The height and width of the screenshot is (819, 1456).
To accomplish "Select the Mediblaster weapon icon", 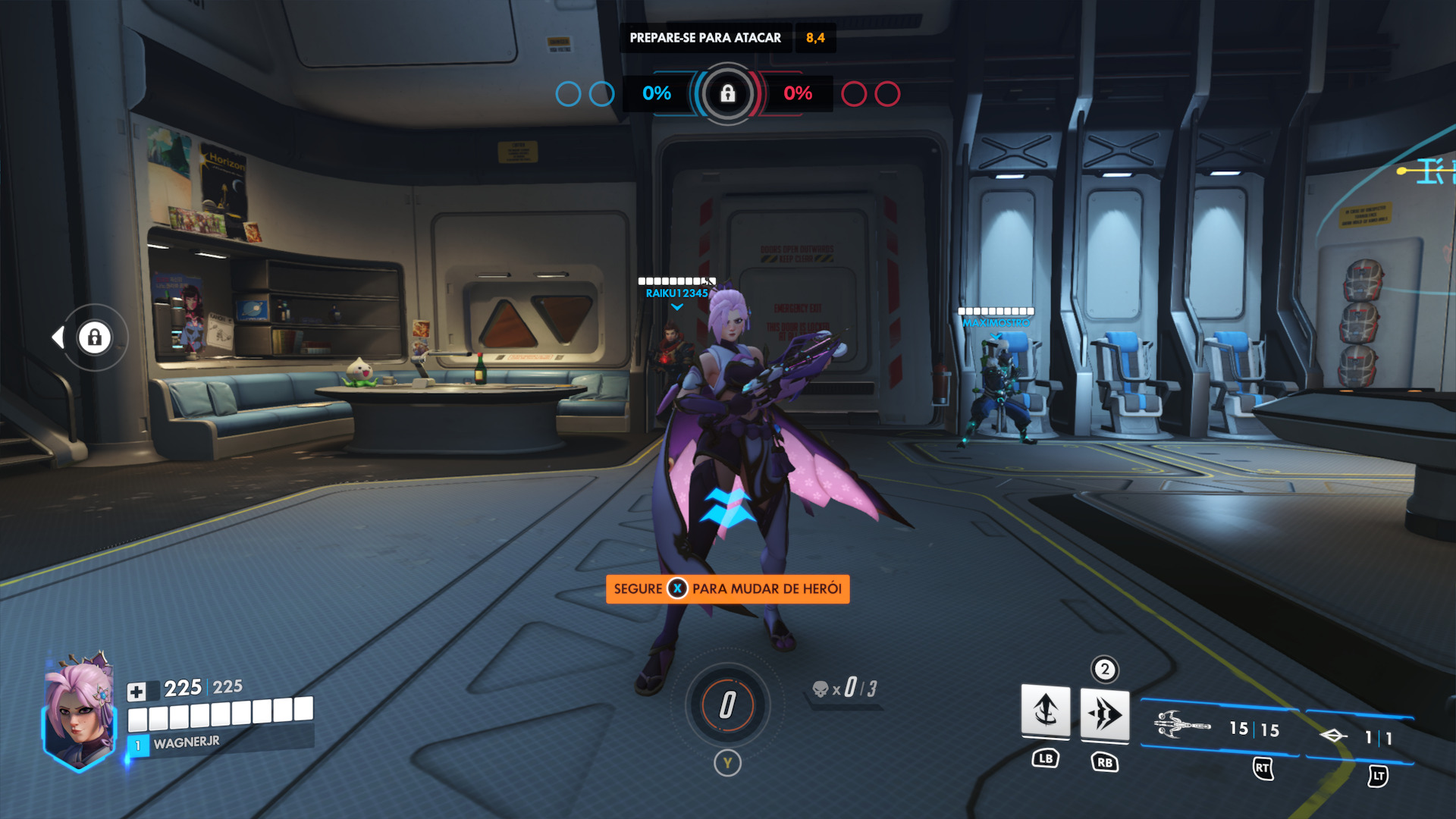I will tap(1181, 726).
